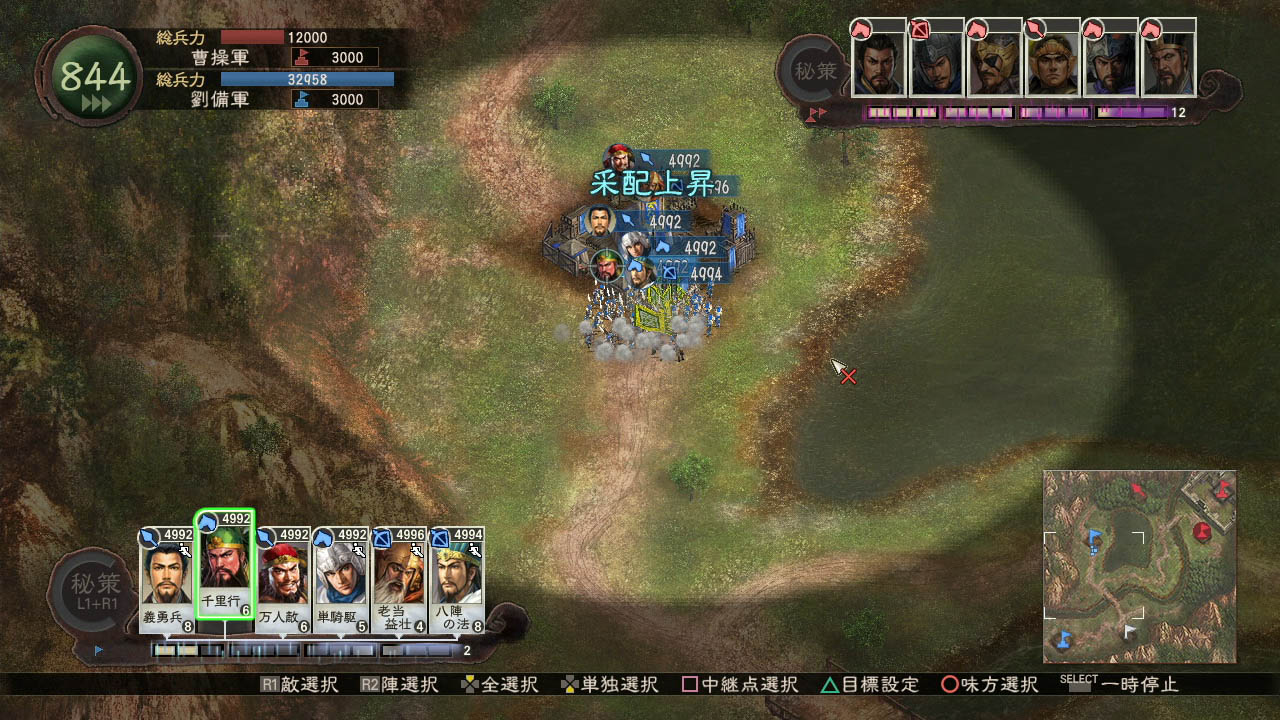Click the red round enemy marker on minimap
The image size is (1280, 720).
click(1203, 531)
